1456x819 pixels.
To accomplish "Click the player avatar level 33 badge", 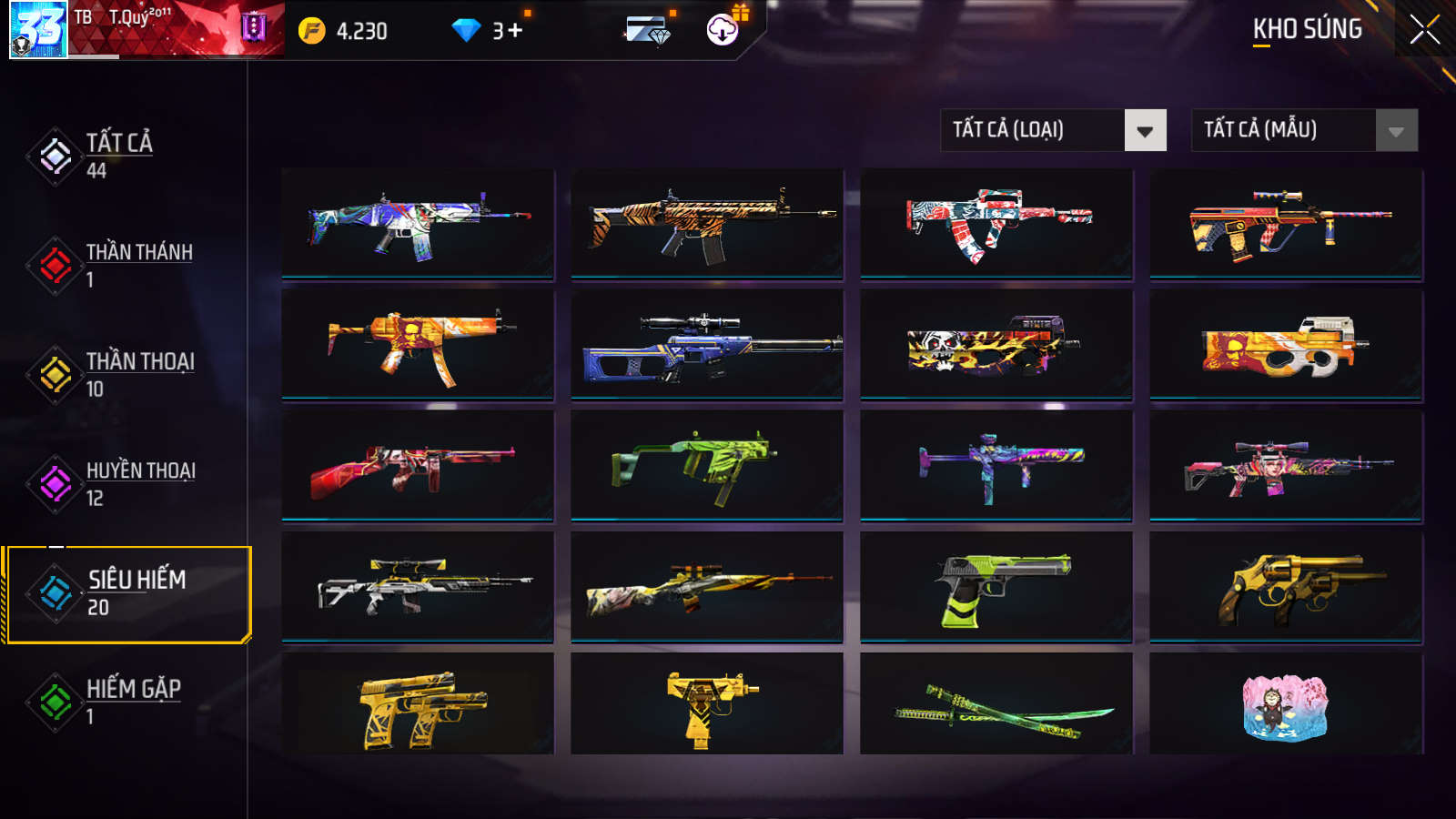I will coord(38,29).
